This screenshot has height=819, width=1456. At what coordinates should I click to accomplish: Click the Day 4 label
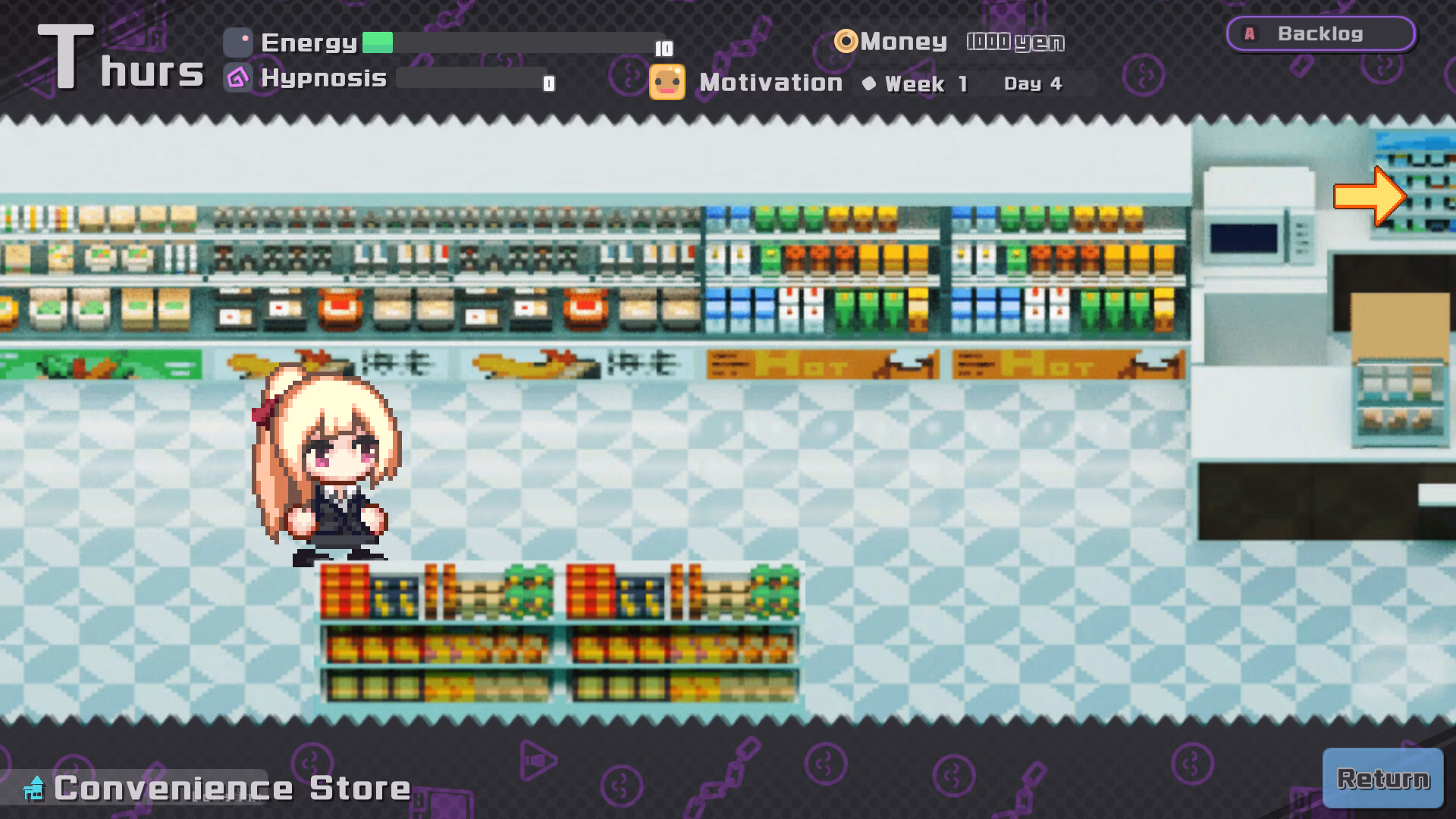pos(1033,84)
